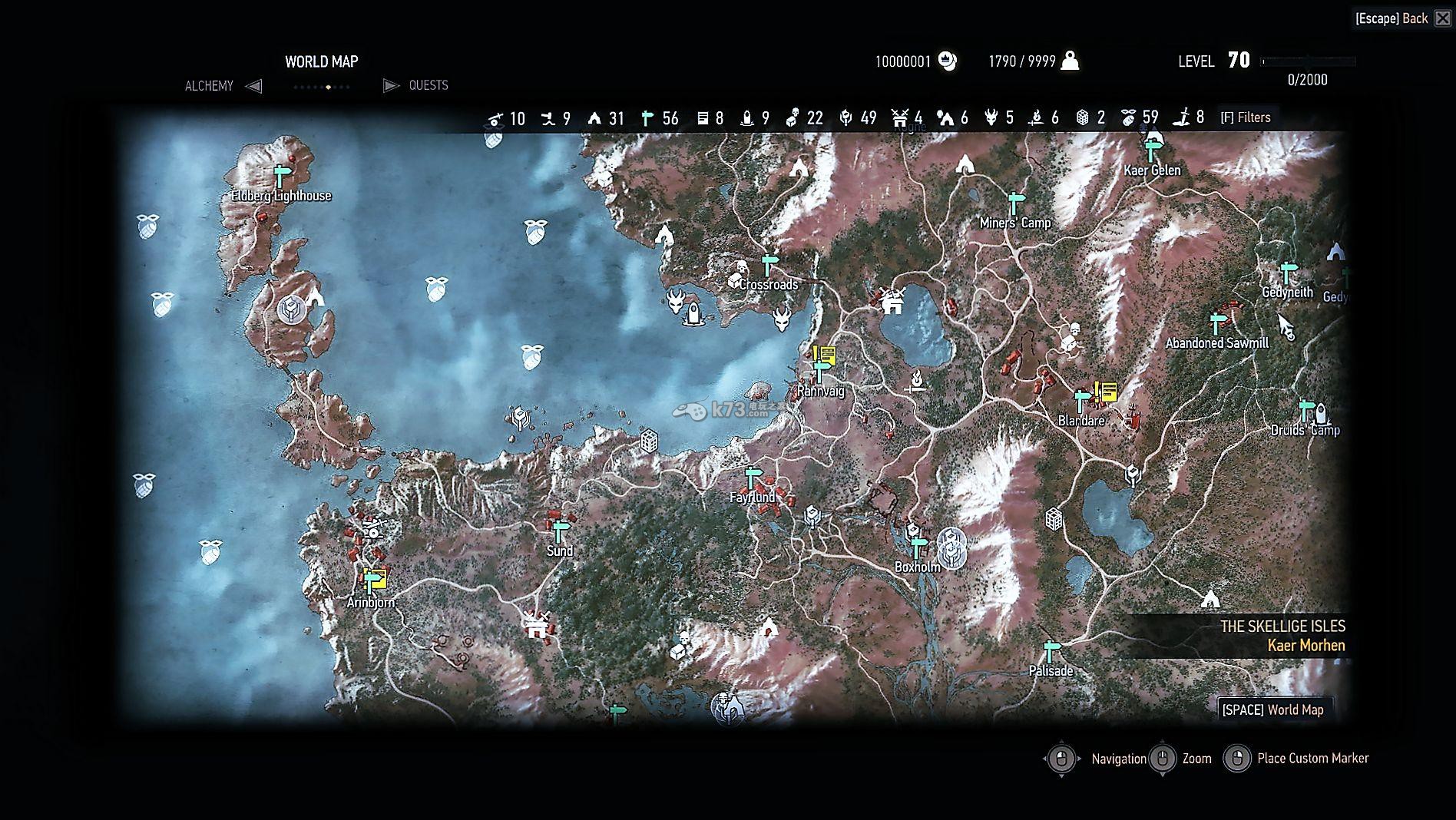Screen dimensions: 1456x820
Task: Select the Eldberg Lighthouse signpost
Action: (281, 176)
